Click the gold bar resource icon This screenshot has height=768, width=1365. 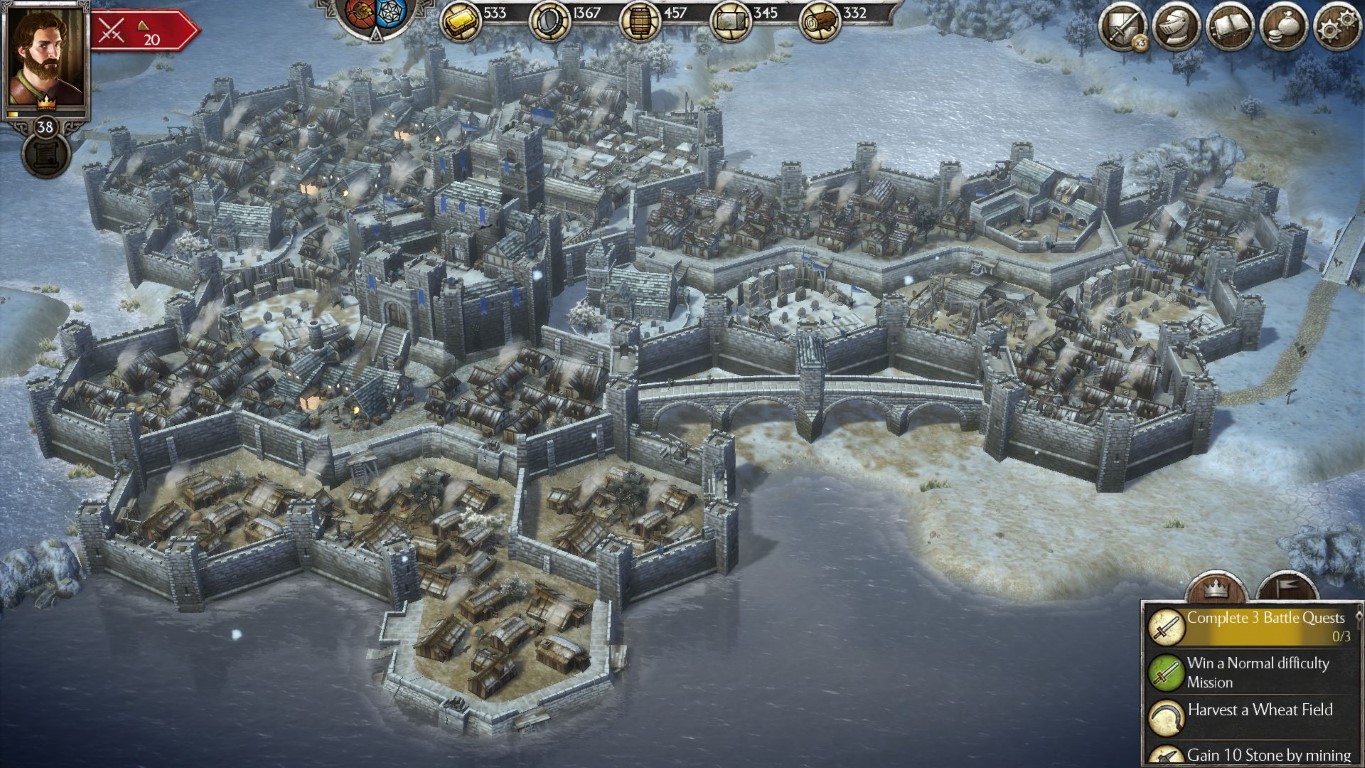[460, 19]
